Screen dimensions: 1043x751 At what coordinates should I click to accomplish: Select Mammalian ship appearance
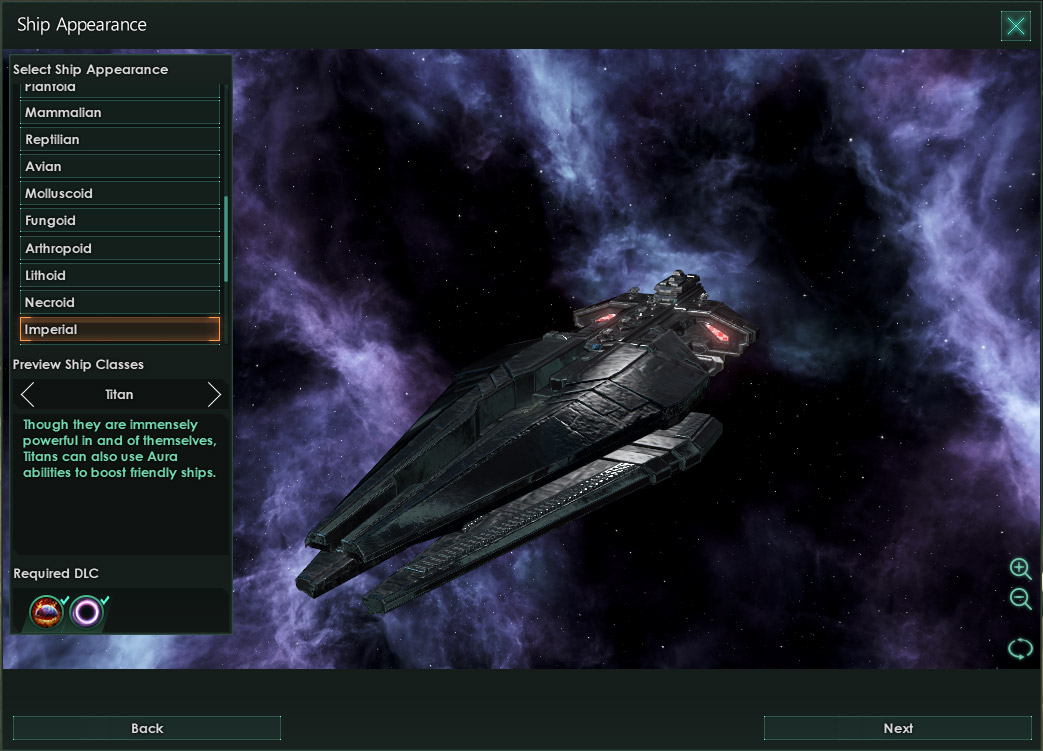120,113
